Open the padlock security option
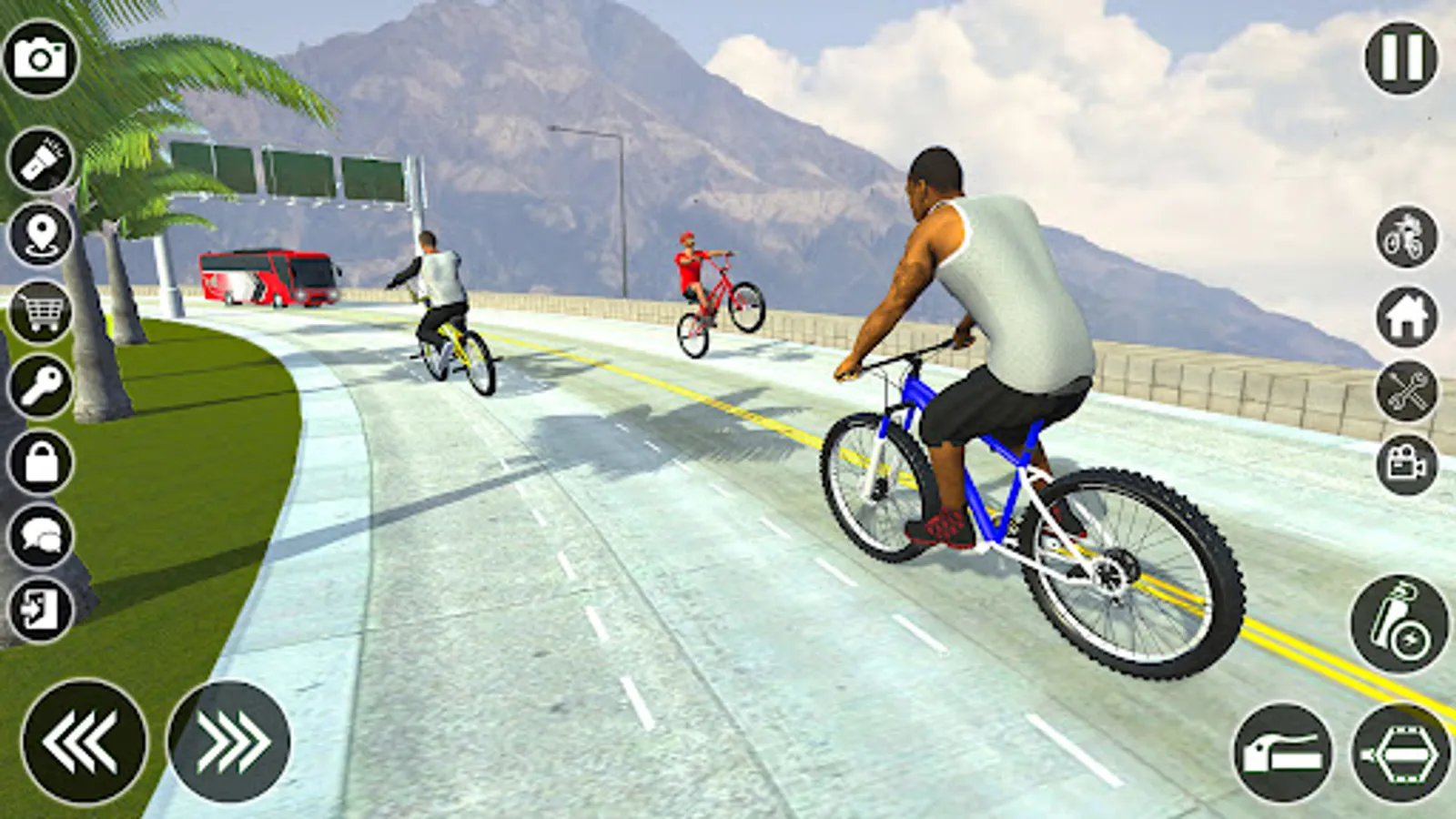The height and width of the screenshot is (819, 1456). click(x=40, y=462)
